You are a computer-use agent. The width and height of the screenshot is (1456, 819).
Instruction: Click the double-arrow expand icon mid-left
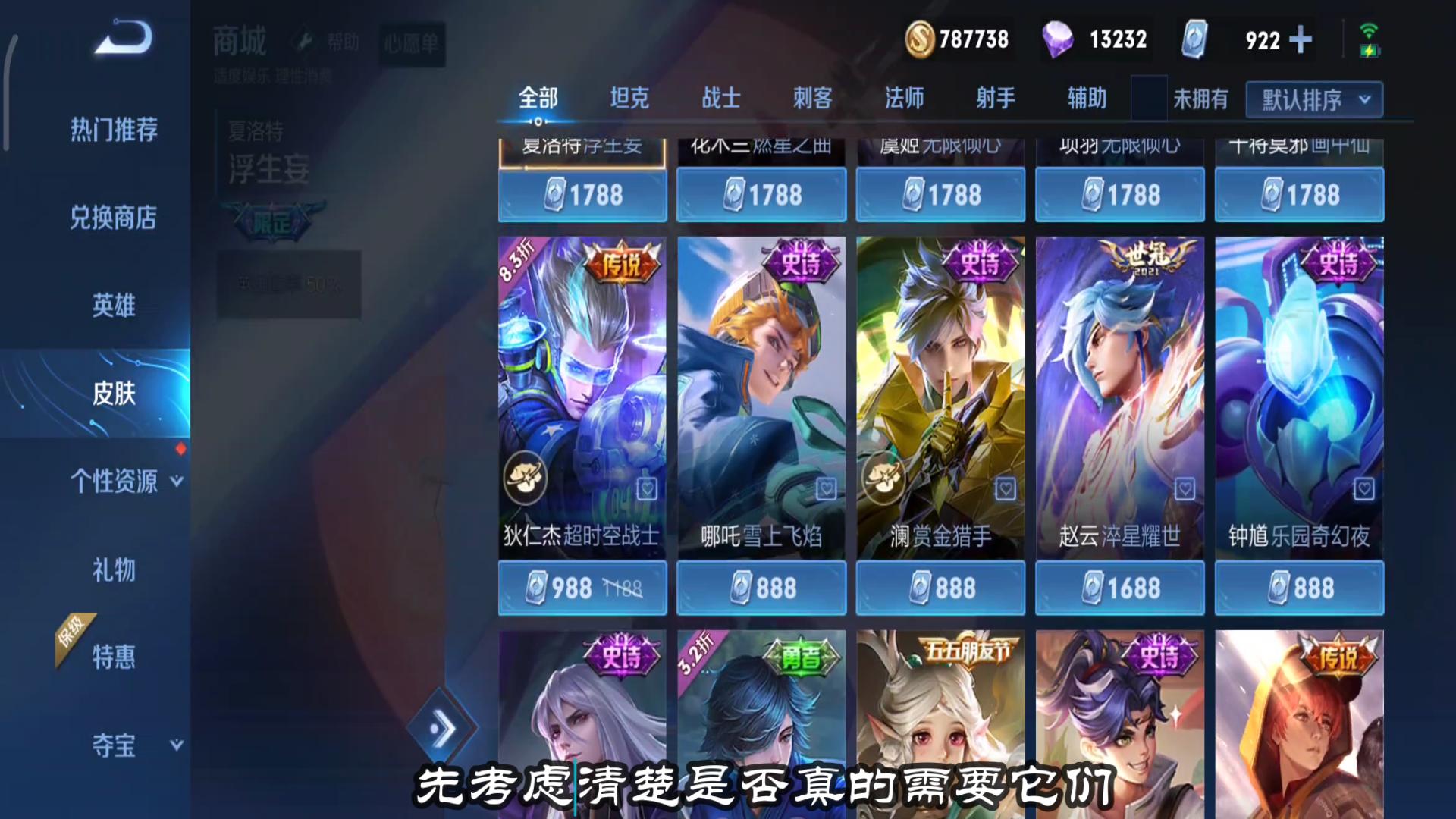pyautogui.click(x=444, y=726)
